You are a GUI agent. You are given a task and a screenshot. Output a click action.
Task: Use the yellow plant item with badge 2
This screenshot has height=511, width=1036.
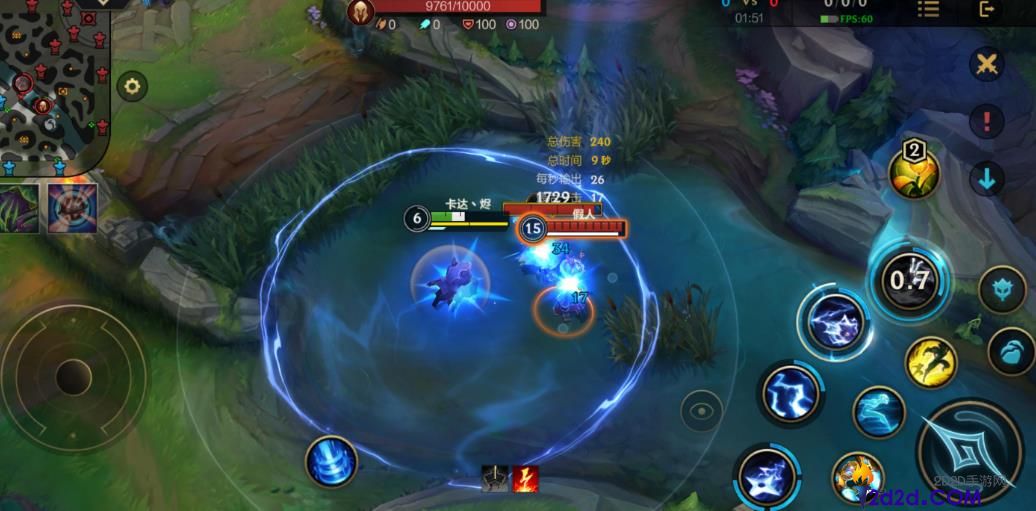click(x=914, y=170)
